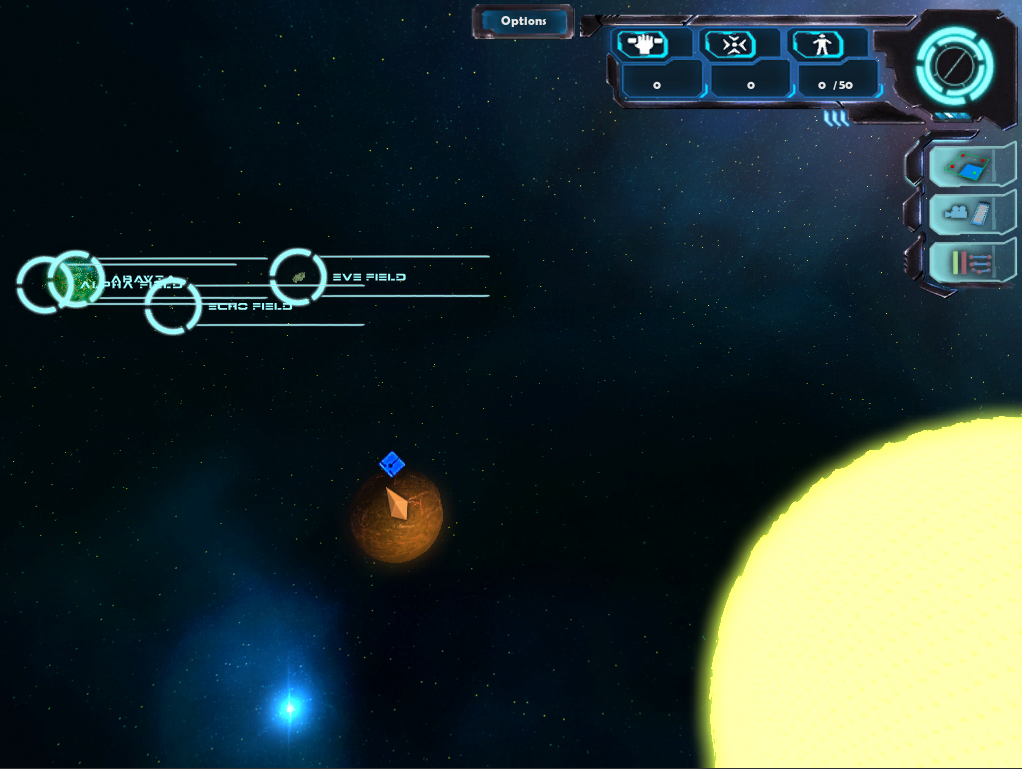This screenshot has height=769, width=1022.
Task: Select the Echo Field marker
Action: pos(173,307)
